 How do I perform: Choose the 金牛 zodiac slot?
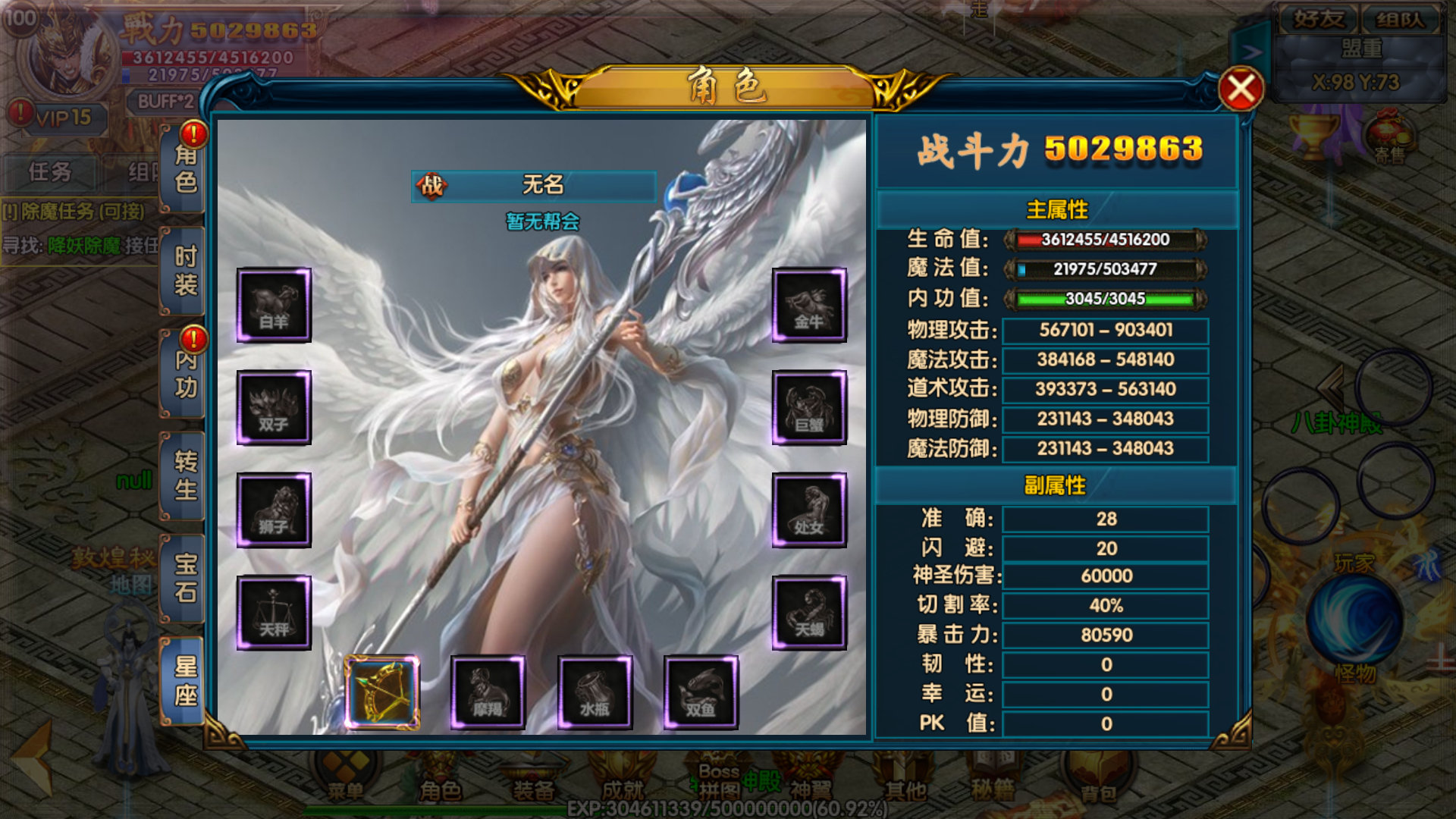pyautogui.click(x=809, y=305)
